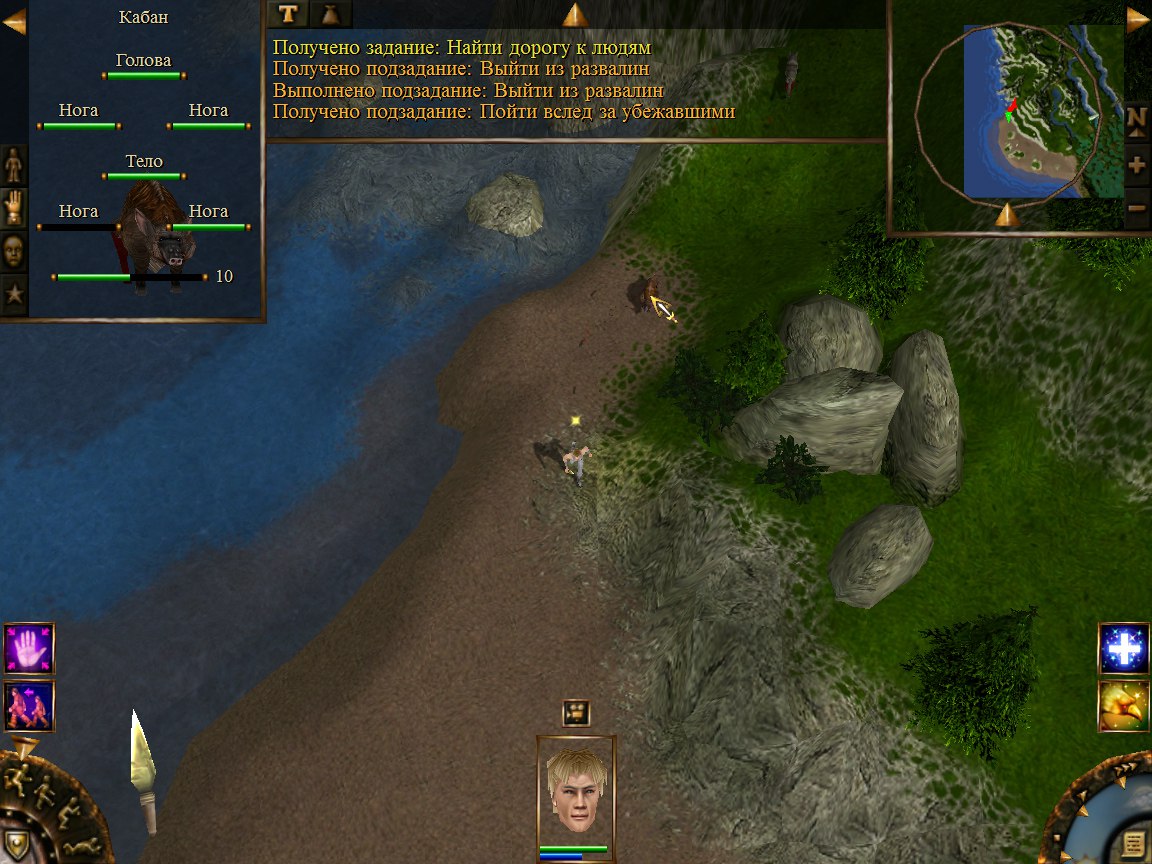Open the star tab on target panel
1152x864 pixels.
(x=14, y=295)
